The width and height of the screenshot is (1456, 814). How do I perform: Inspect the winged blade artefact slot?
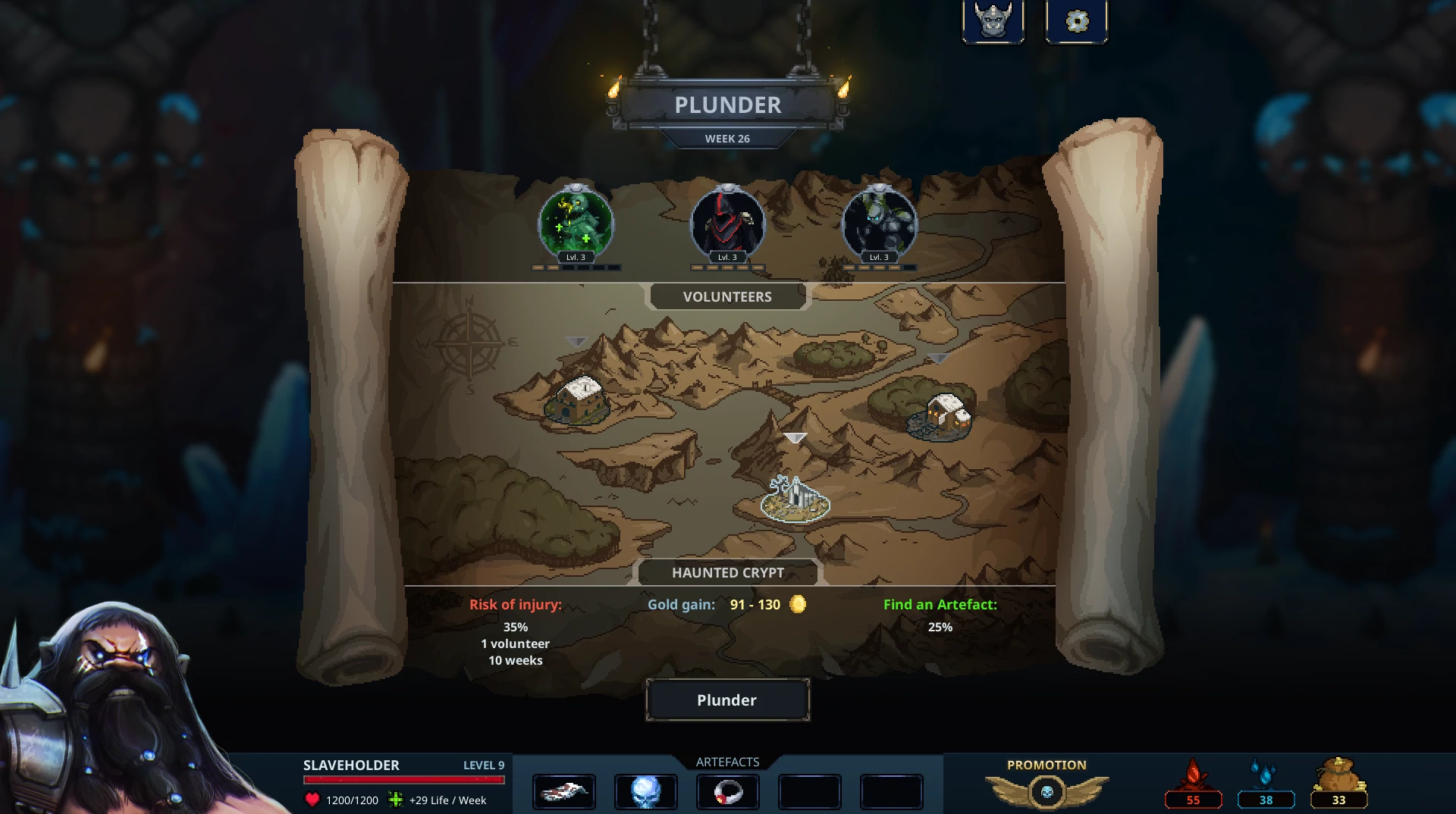point(563,792)
